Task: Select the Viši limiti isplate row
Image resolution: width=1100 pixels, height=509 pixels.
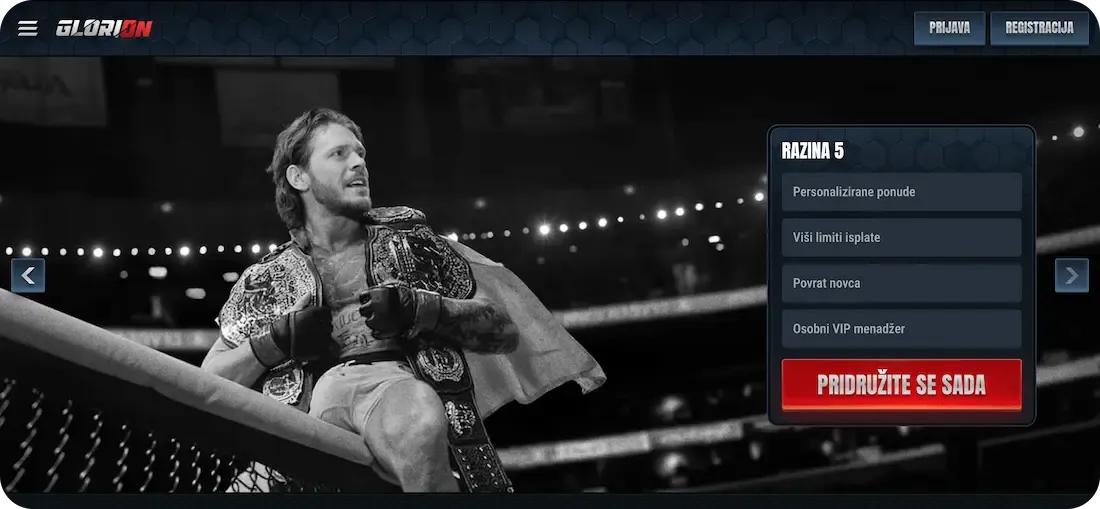Action: 901,238
